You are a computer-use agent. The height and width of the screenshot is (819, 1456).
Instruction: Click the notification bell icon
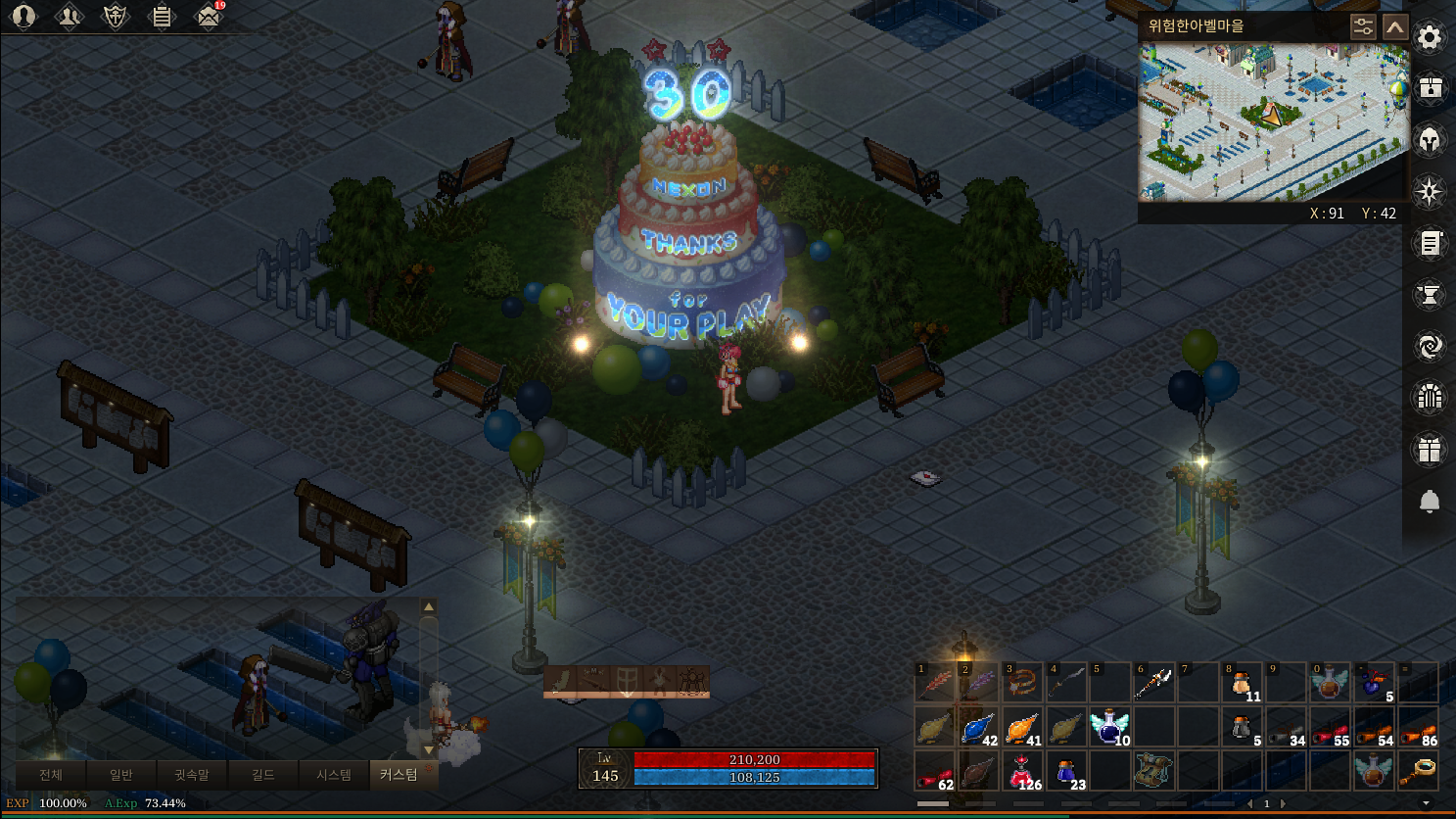click(1429, 502)
